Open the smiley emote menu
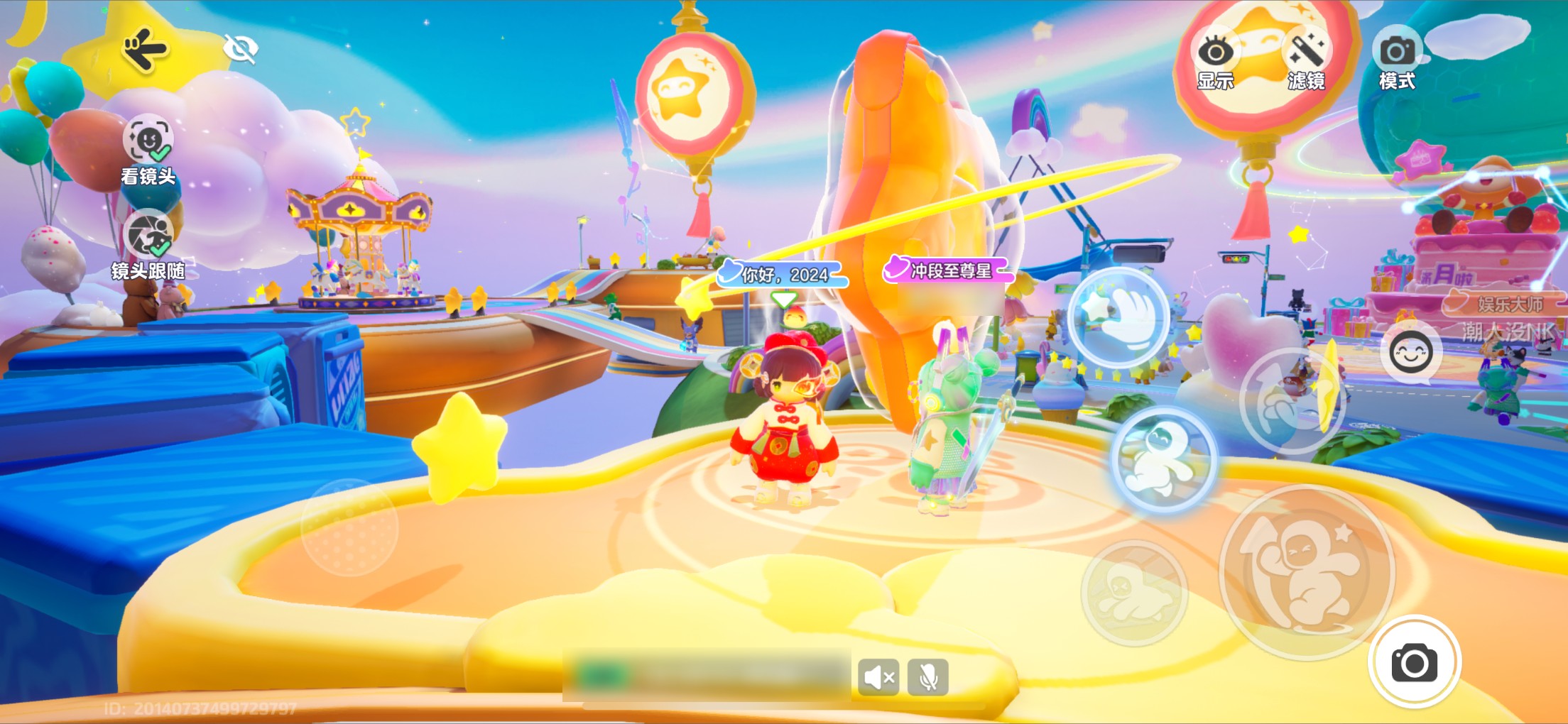Viewport: 1568px width, 724px height. point(1410,353)
